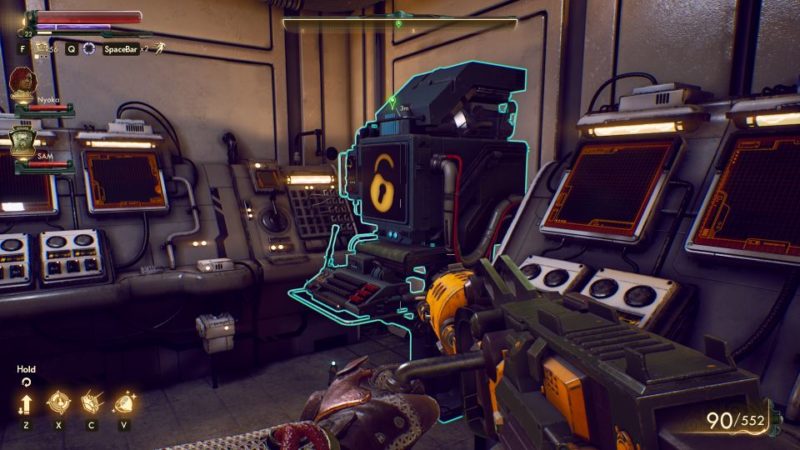Activate the circular target companion ability
This screenshot has width=800, height=450.
58,402
